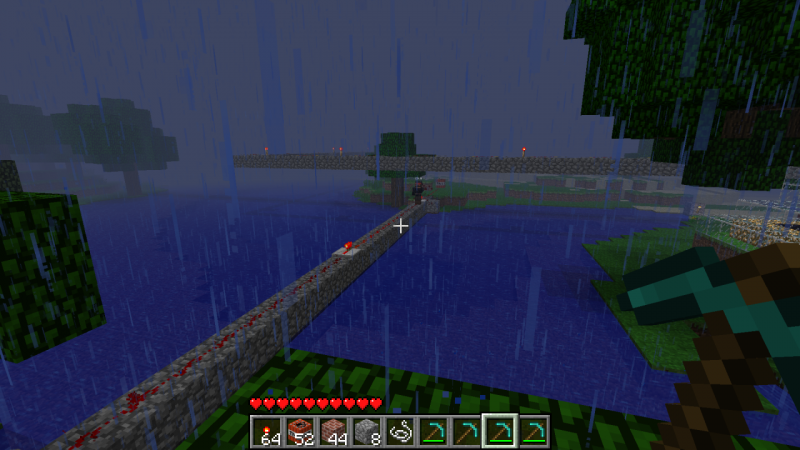The image size is (800, 450).
Task: Switch to the brick block stack
Action: coord(333,431)
